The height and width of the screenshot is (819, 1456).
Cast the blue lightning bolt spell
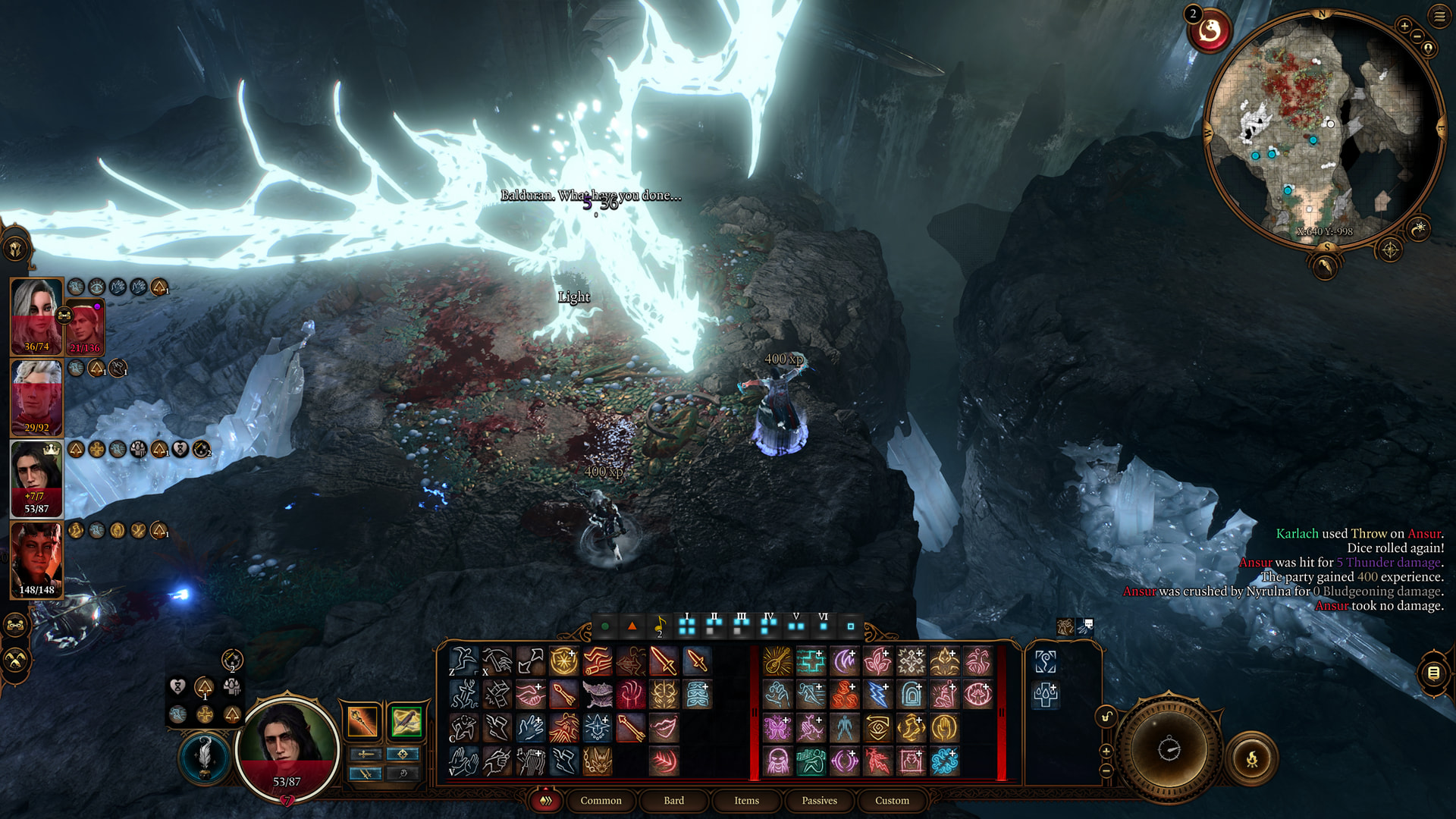877,694
